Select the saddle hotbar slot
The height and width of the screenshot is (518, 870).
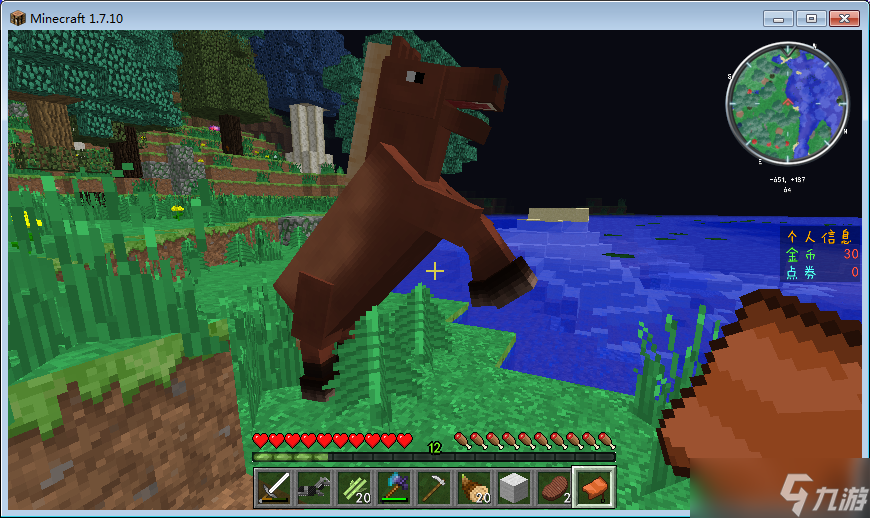(x=593, y=488)
